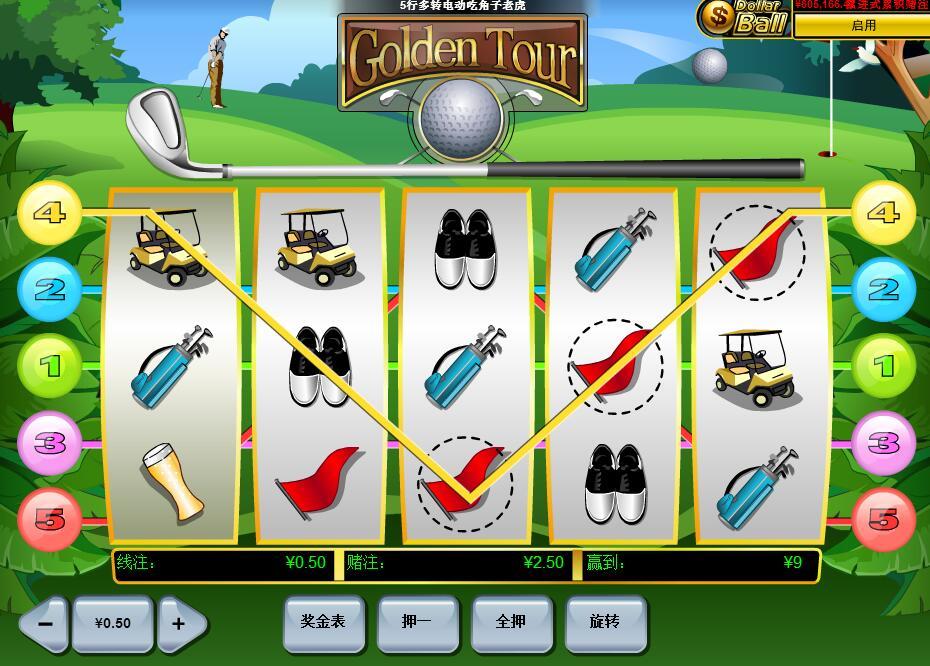Click the 押一 bet one button

pos(417,622)
